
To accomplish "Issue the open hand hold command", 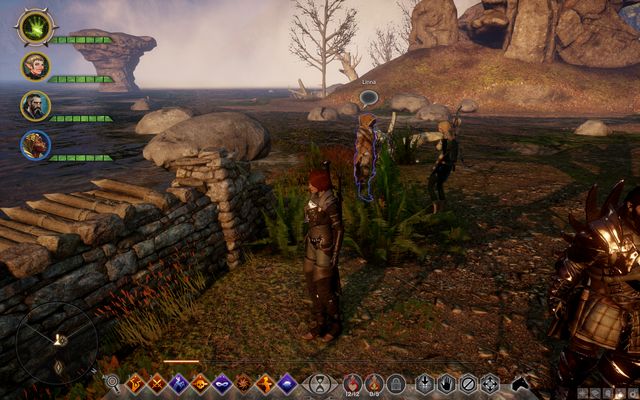I will pyautogui.click(x=446, y=382).
